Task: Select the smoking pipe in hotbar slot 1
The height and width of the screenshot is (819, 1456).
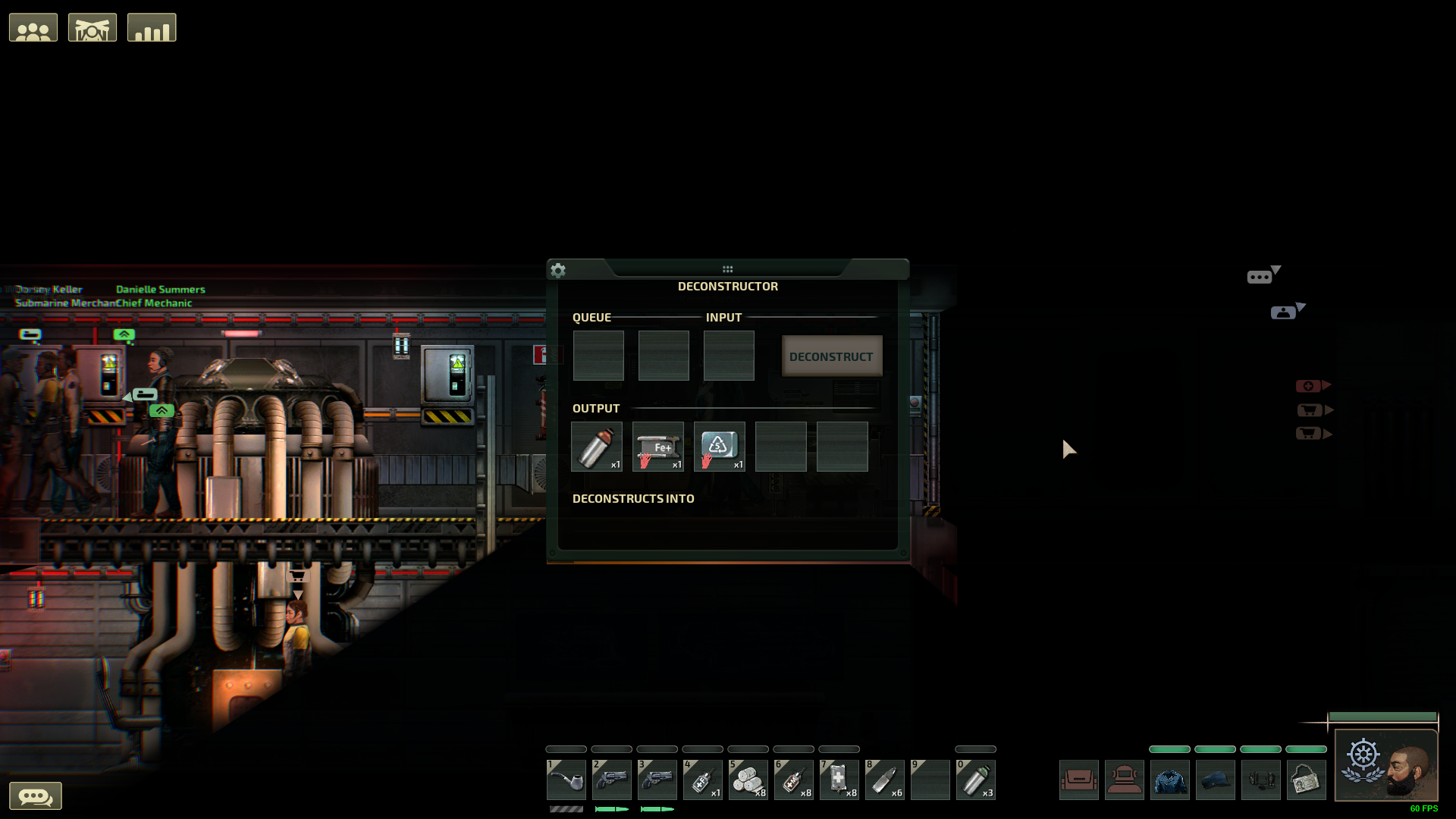Action: (x=566, y=780)
